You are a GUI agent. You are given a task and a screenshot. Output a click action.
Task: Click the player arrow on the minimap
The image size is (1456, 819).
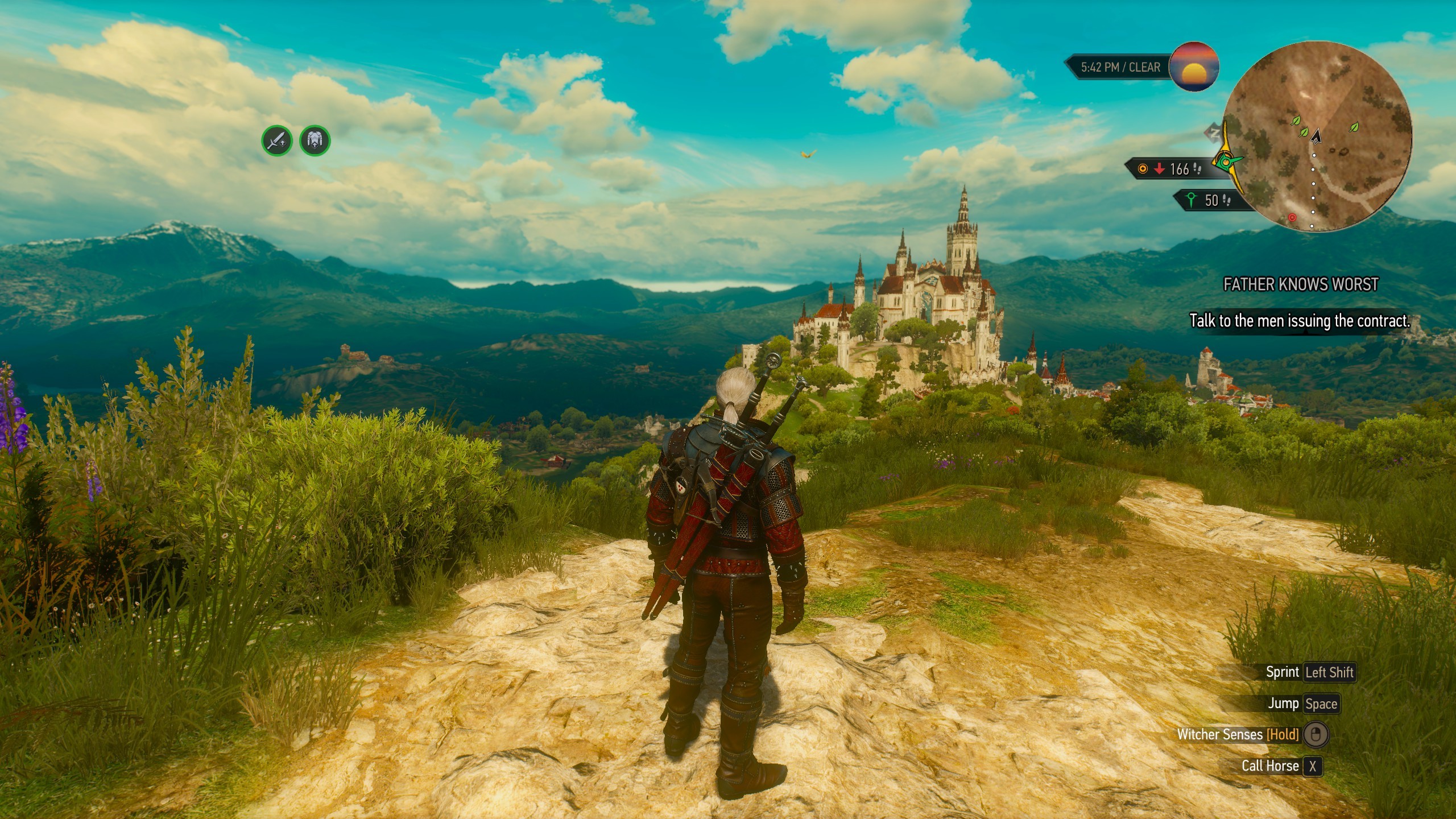1316,136
